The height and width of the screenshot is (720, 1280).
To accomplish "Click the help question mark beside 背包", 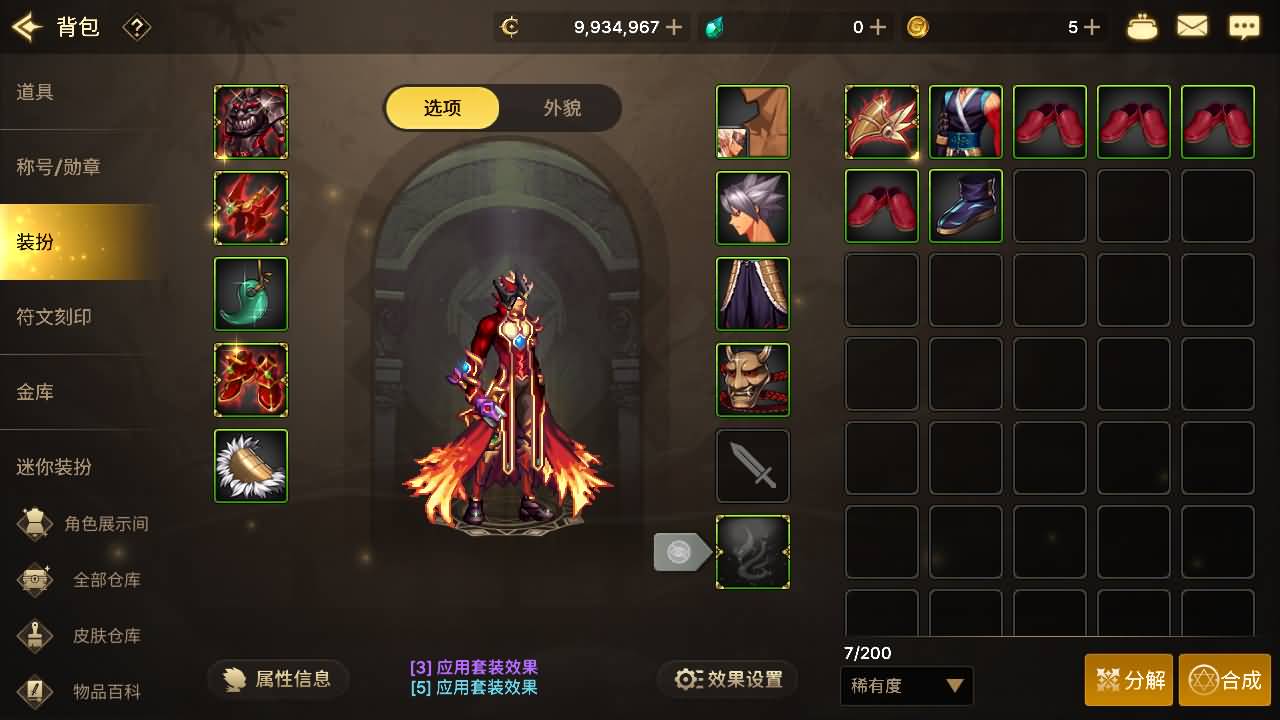I will [137, 28].
